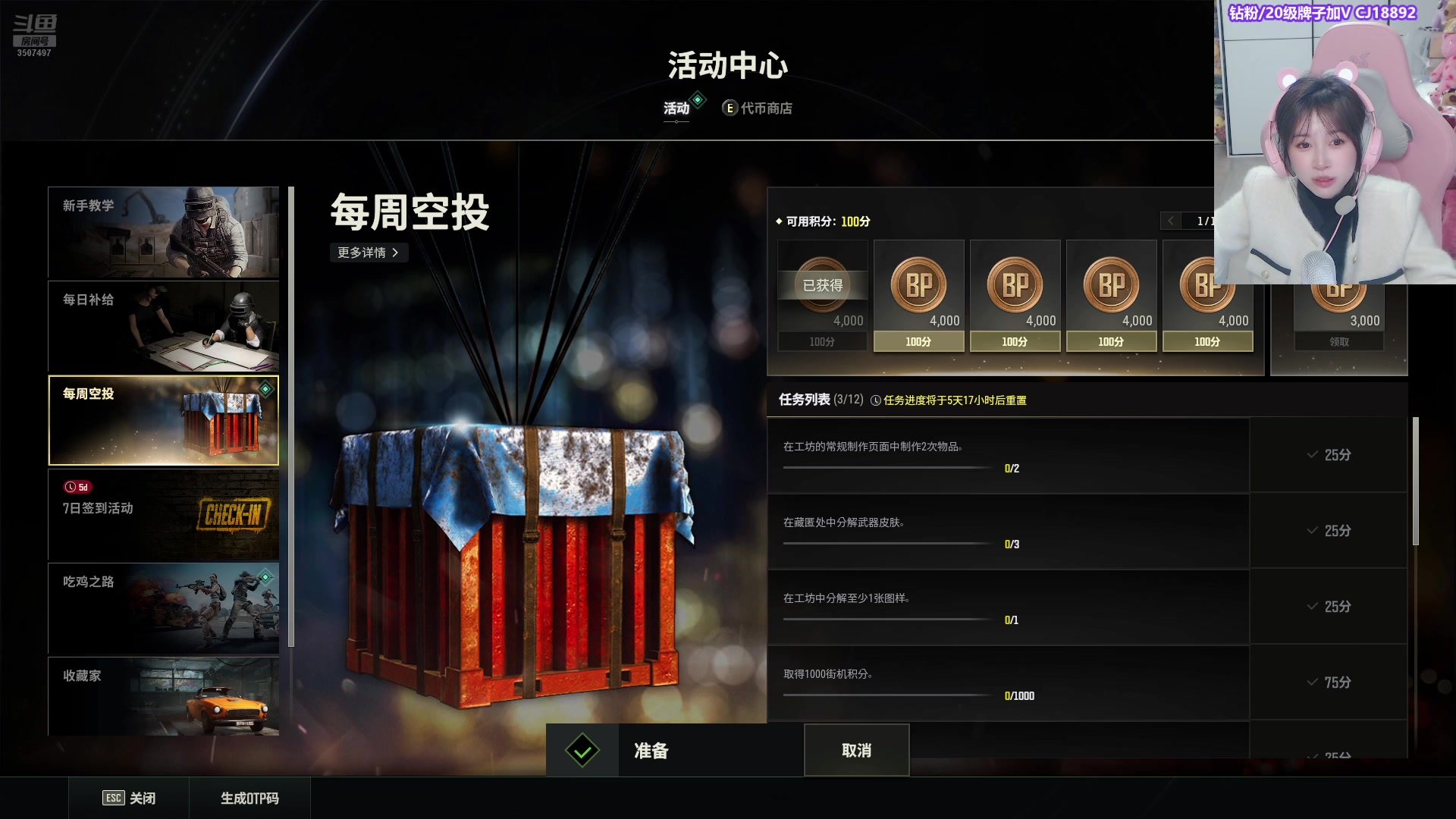
Task: Select the 取得1000街机积分 mission row
Action: pos(1008,682)
